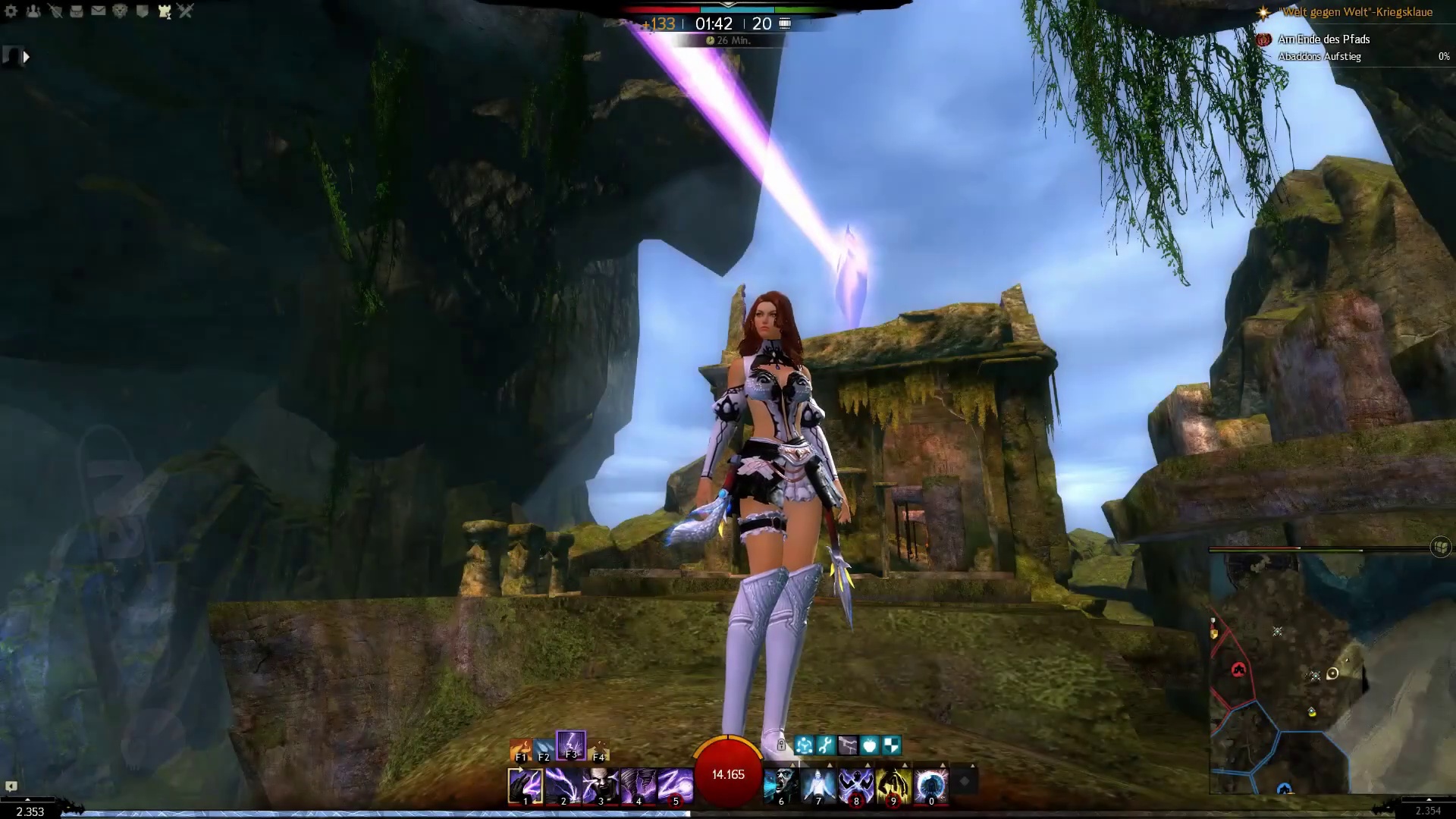Open the contacts and friends panel
This screenshot has height=819, width=1456.
(x=33, y=11)
